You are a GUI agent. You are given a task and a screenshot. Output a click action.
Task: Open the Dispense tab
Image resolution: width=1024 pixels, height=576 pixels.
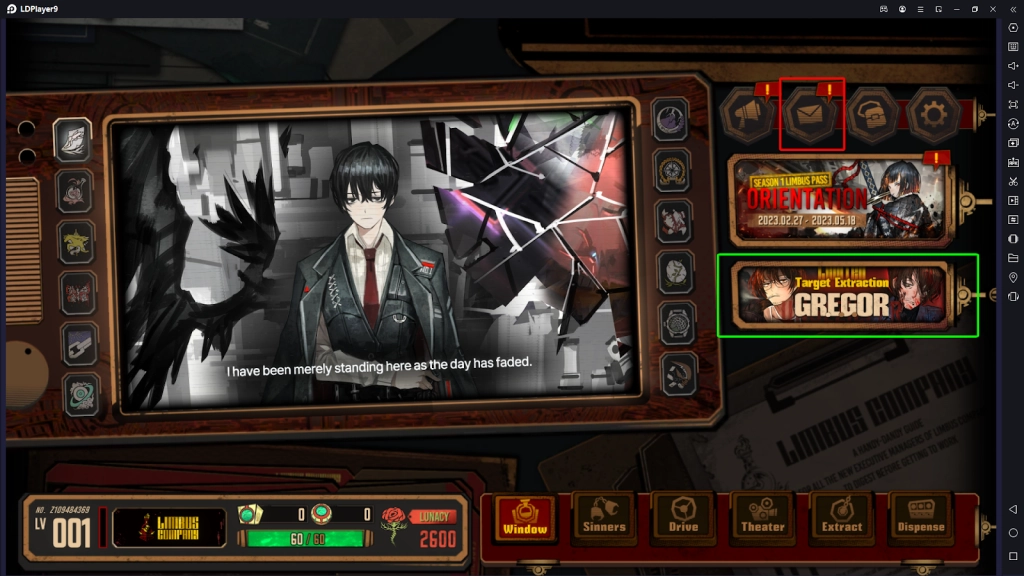click(x=920, y=517)
